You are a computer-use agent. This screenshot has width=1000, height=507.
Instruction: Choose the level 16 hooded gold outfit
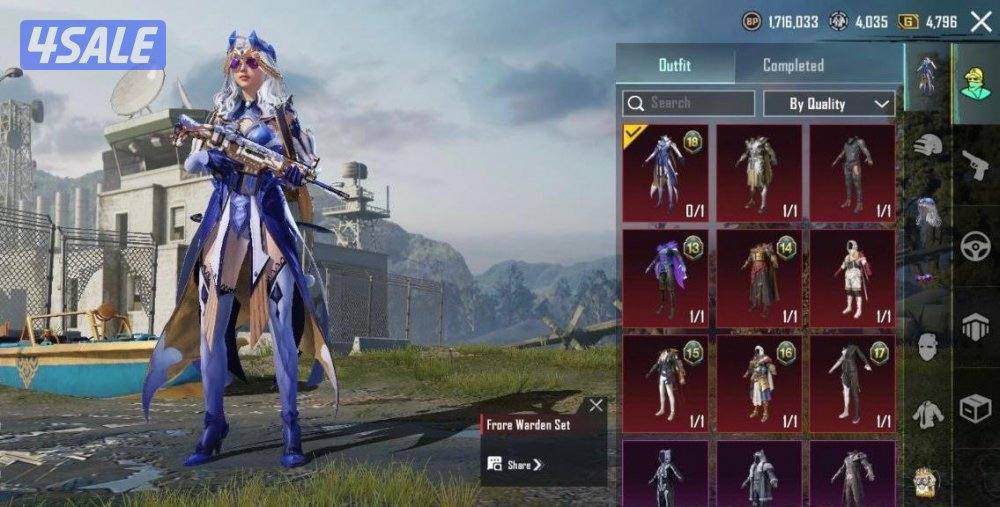[759, 384]
